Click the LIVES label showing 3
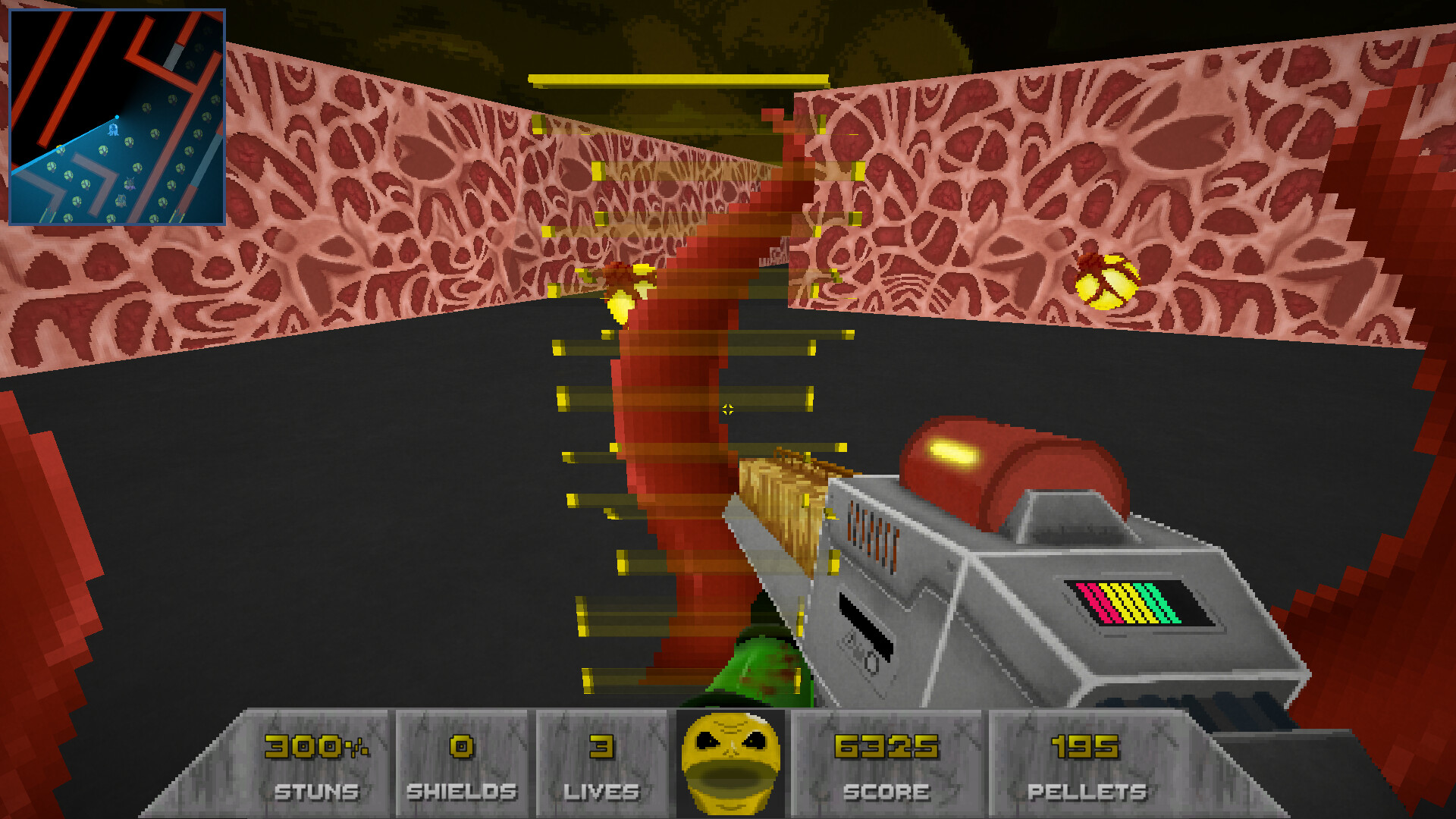 pyautogui.click(x=601, y=792)
